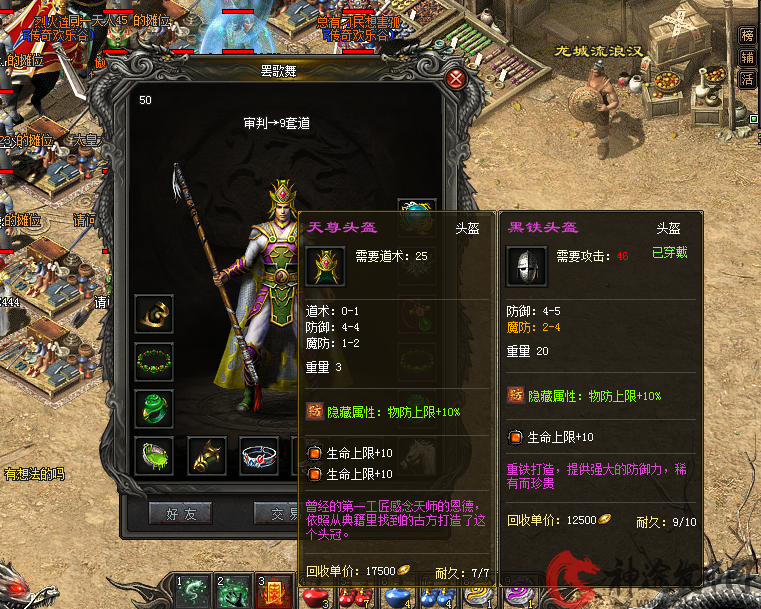Open the 活 activity side button
Screen dimensions: 761x609
pyautogui.click(x=747, y=81)
